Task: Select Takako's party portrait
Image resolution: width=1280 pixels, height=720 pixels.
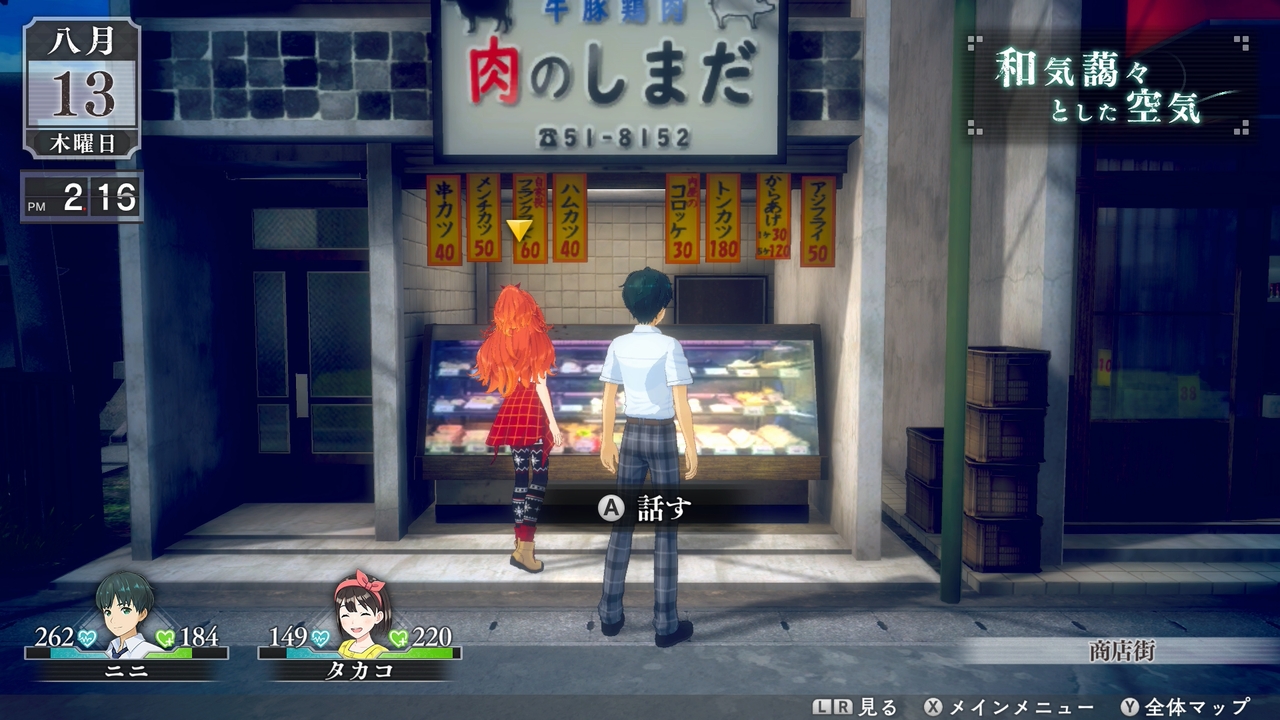Action: point(360,614)
